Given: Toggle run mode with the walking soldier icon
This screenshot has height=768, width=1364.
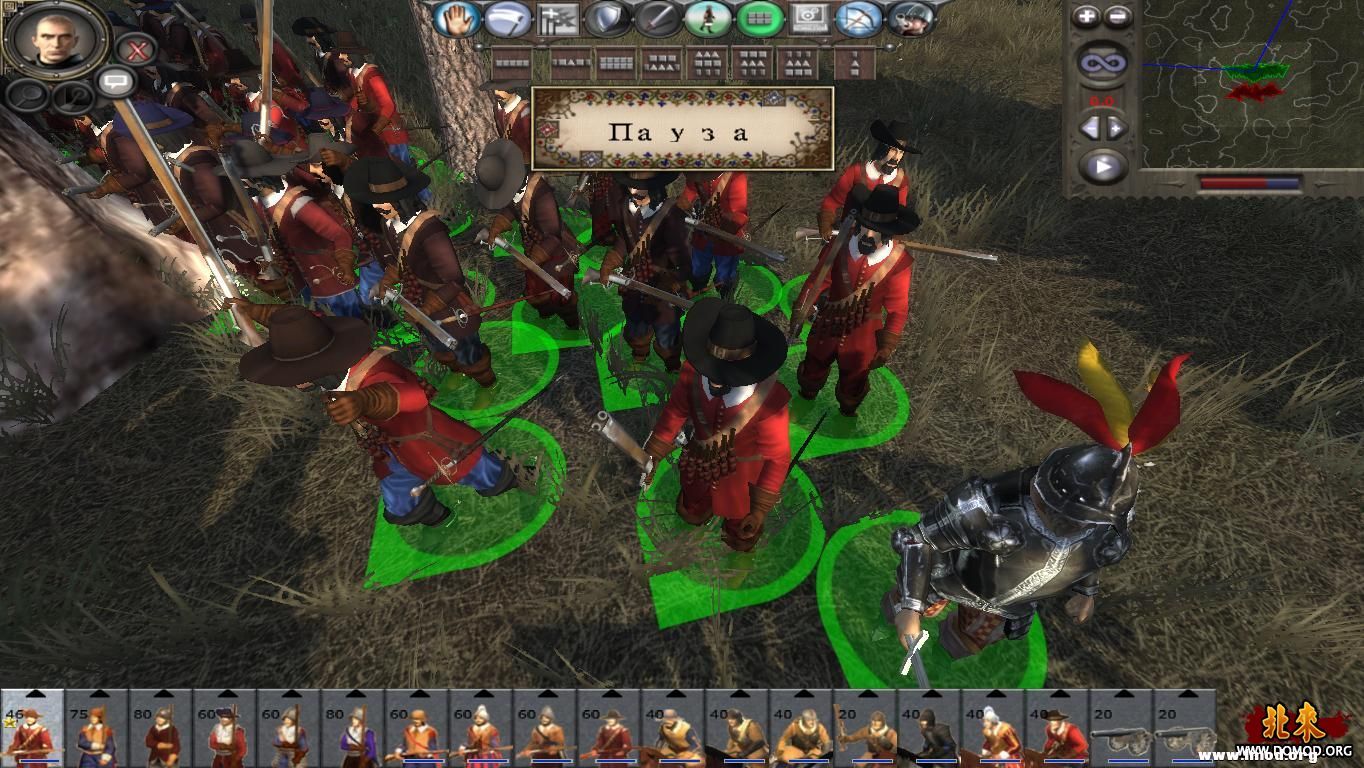Looking at the screenshot, I should pos(709,18).
